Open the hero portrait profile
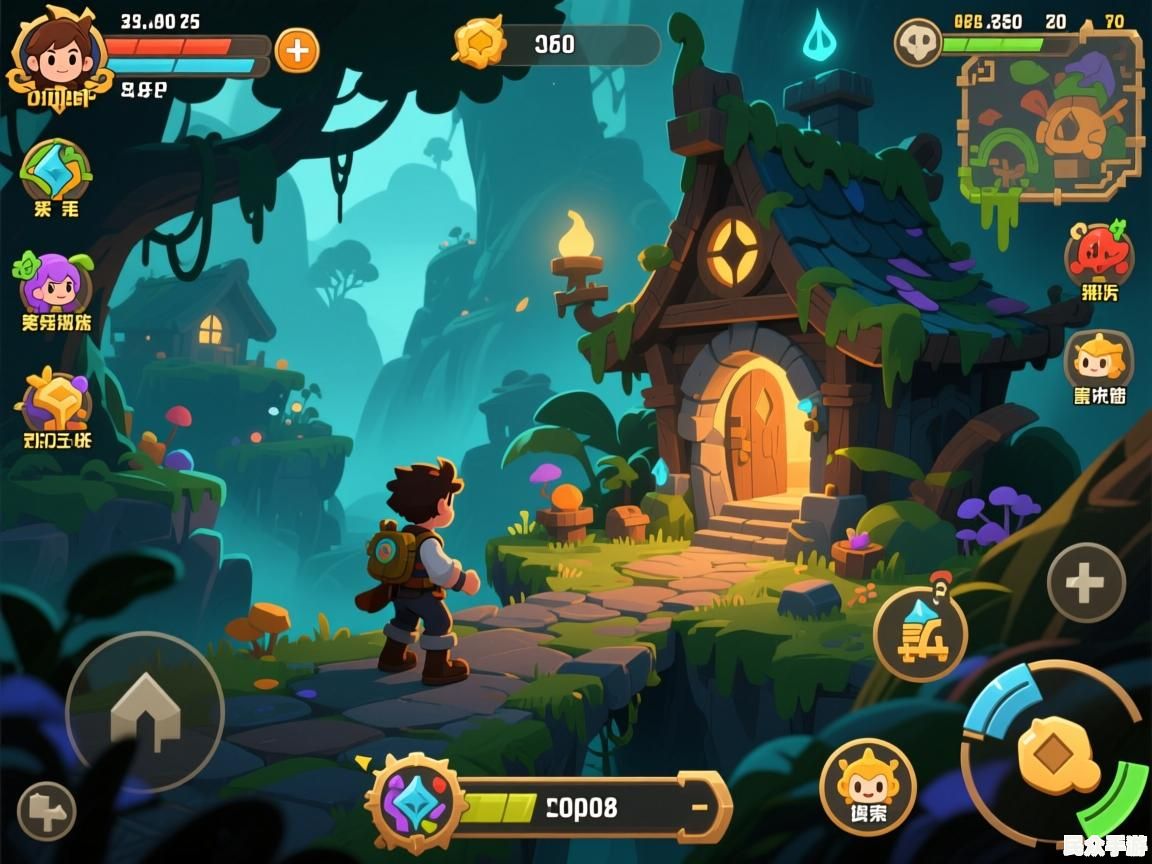Viewport: 1152px width, 864px height. pyautogui.click(x=55, y=52)
